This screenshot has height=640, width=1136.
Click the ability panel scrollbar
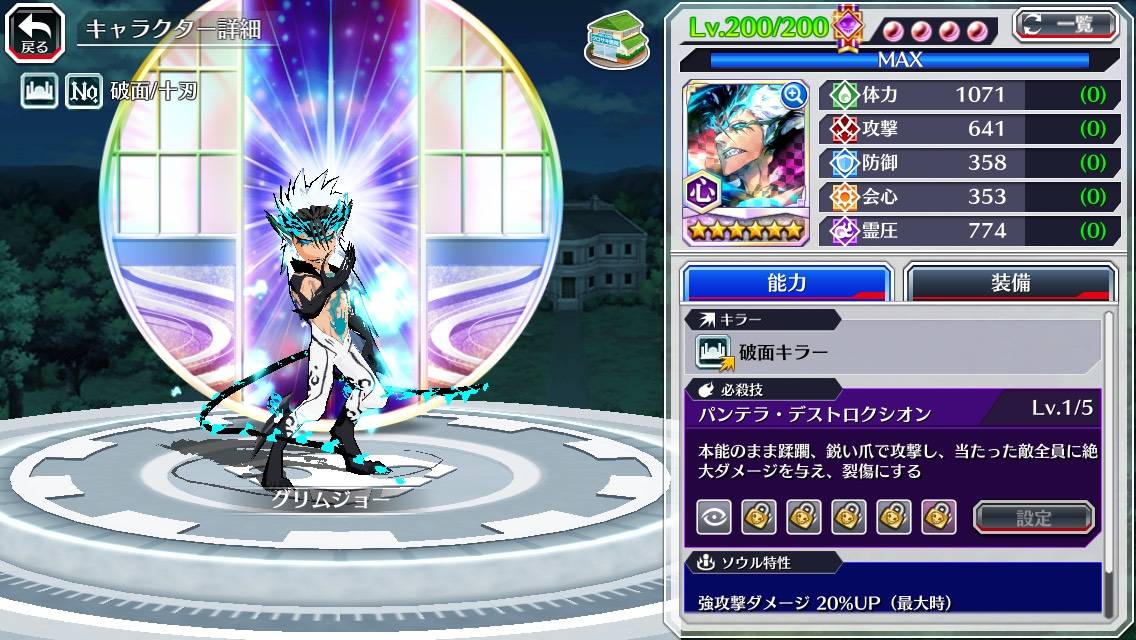[x=1108, y=460]
